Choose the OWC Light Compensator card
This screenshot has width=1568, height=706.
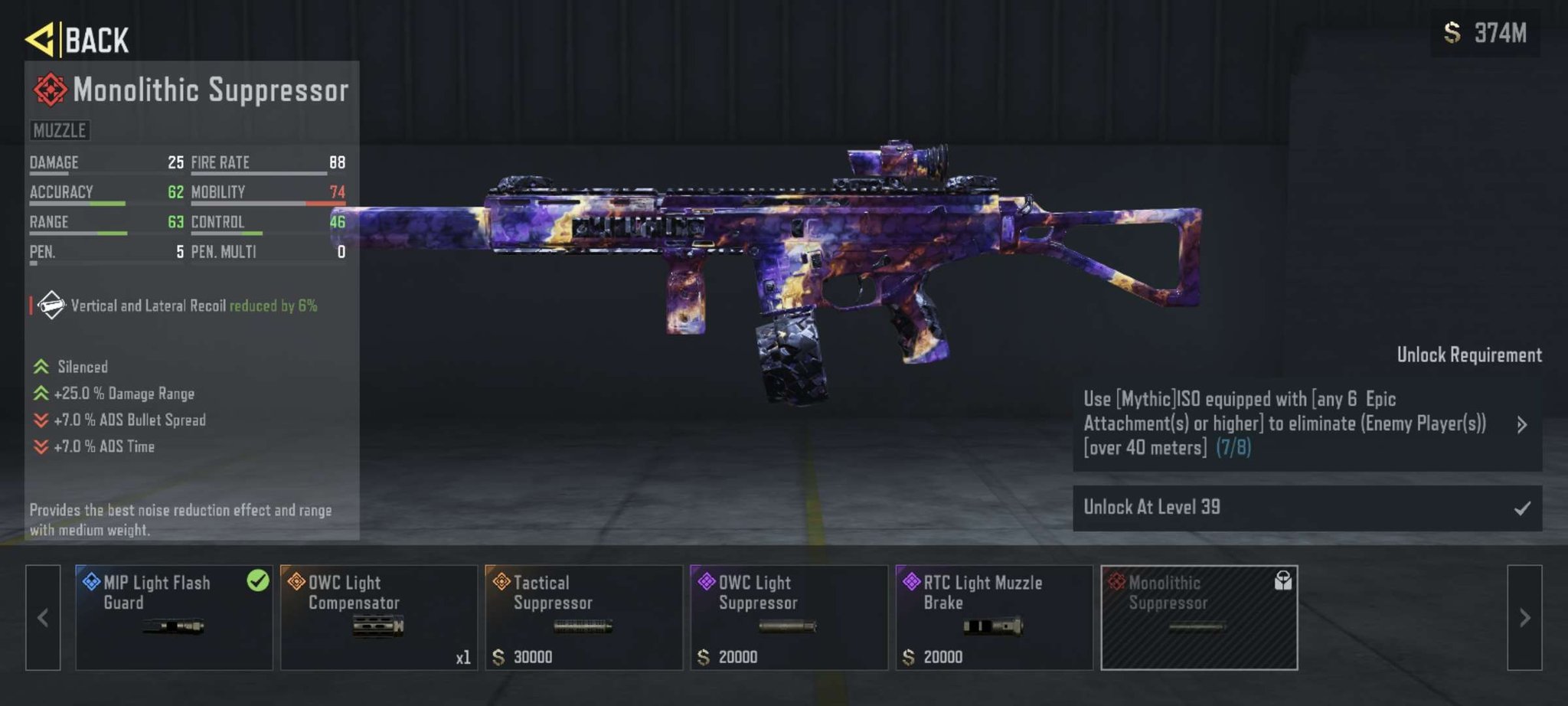pos(378,617)
